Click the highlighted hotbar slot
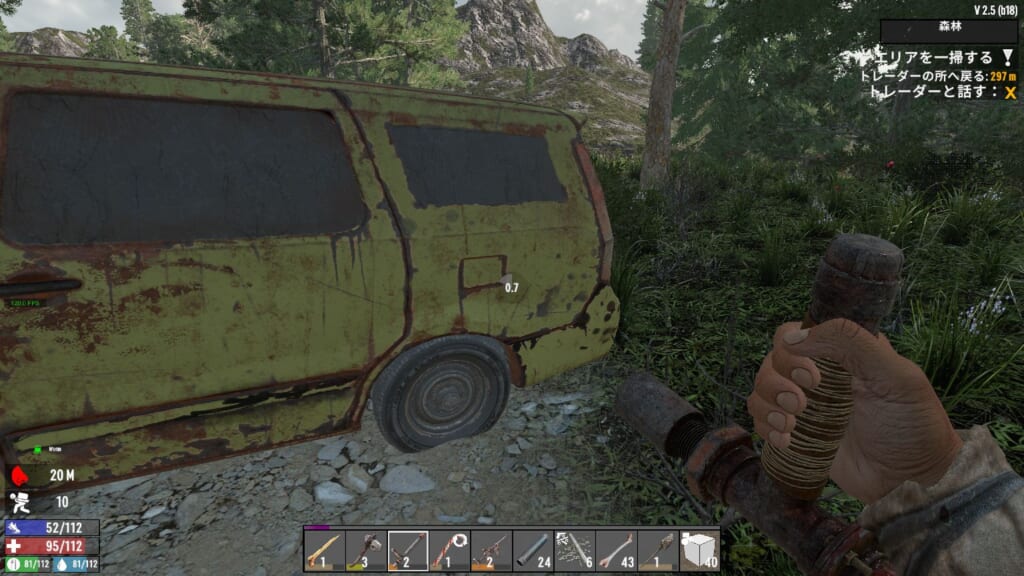 [x=408, y=550]
